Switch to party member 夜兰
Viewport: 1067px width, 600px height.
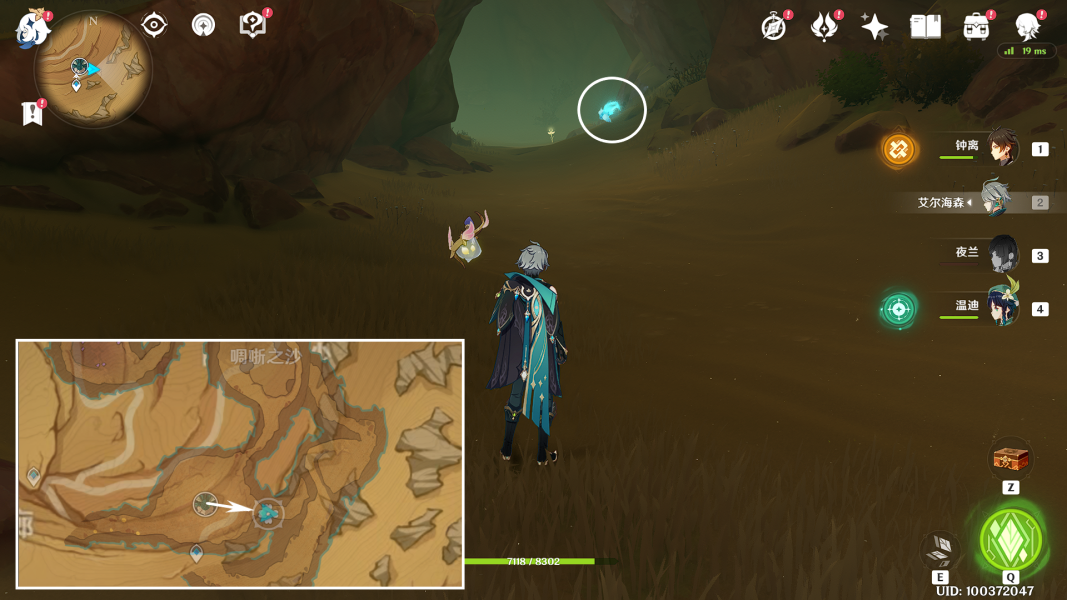click(1001, 254)
